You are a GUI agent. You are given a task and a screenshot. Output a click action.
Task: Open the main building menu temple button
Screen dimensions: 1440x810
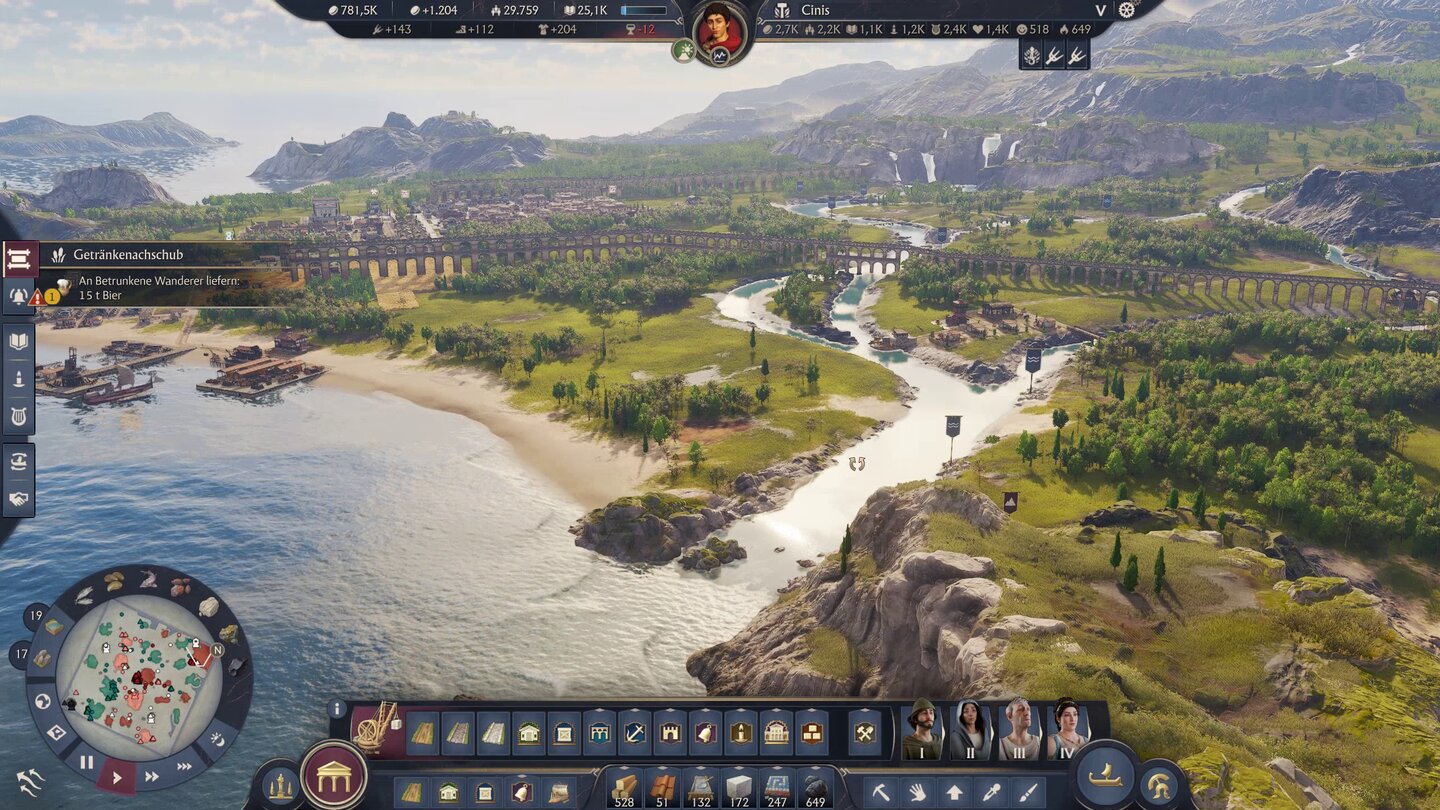click(x=333, y=775)
